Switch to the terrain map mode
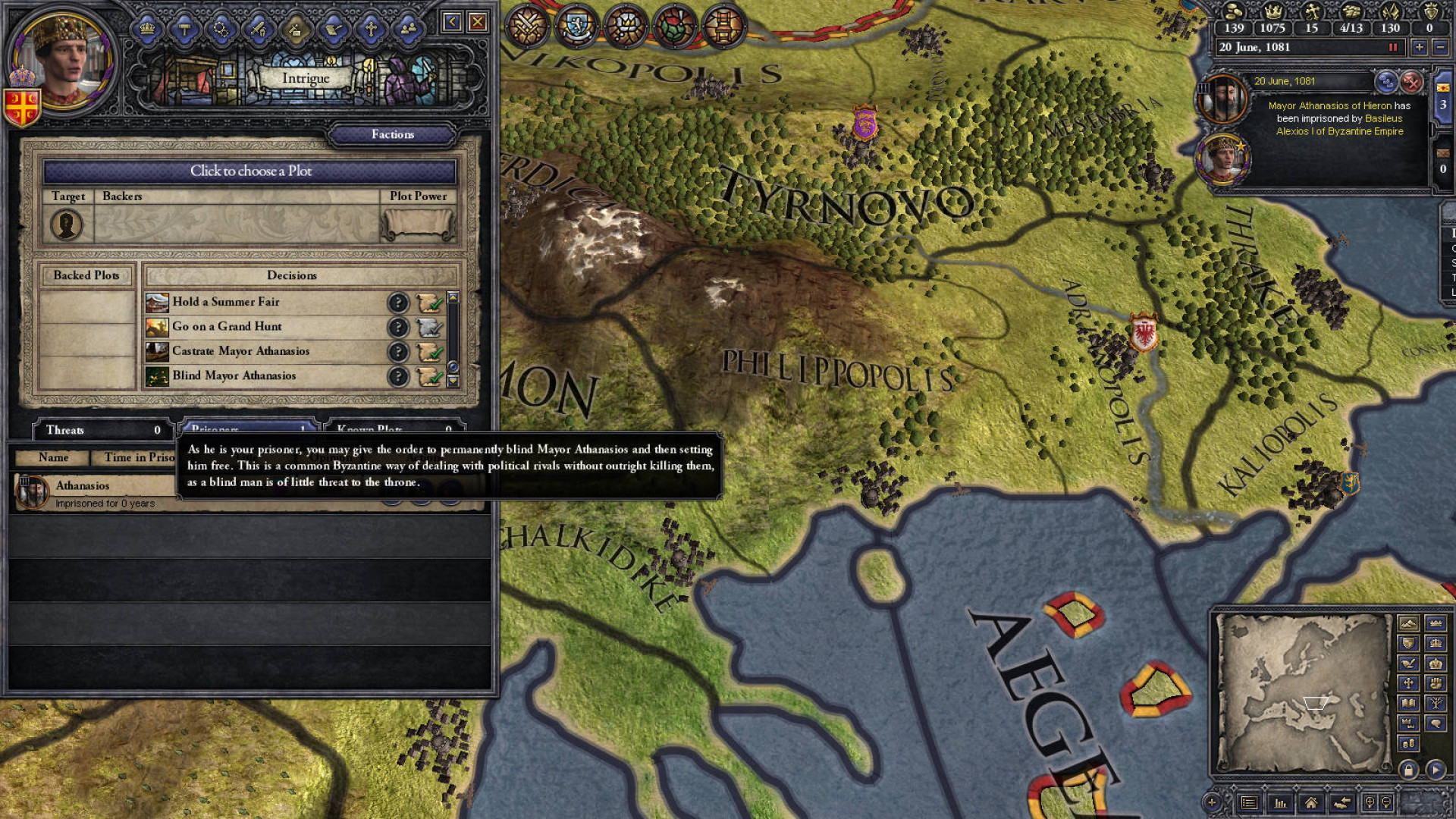The image size is (1456, 819). 1408,623
